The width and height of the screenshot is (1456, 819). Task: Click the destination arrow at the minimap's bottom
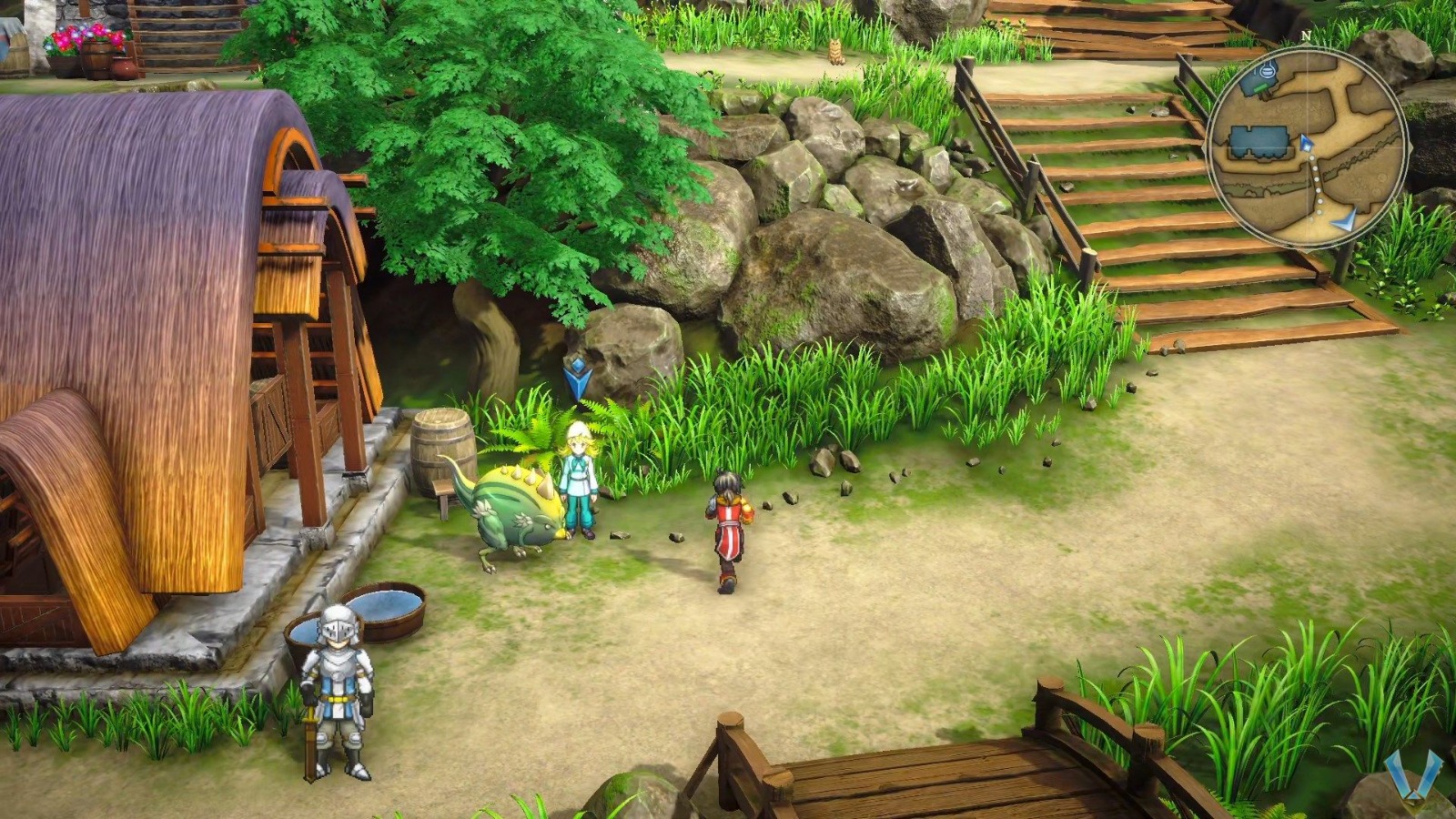coord(1345,217)
